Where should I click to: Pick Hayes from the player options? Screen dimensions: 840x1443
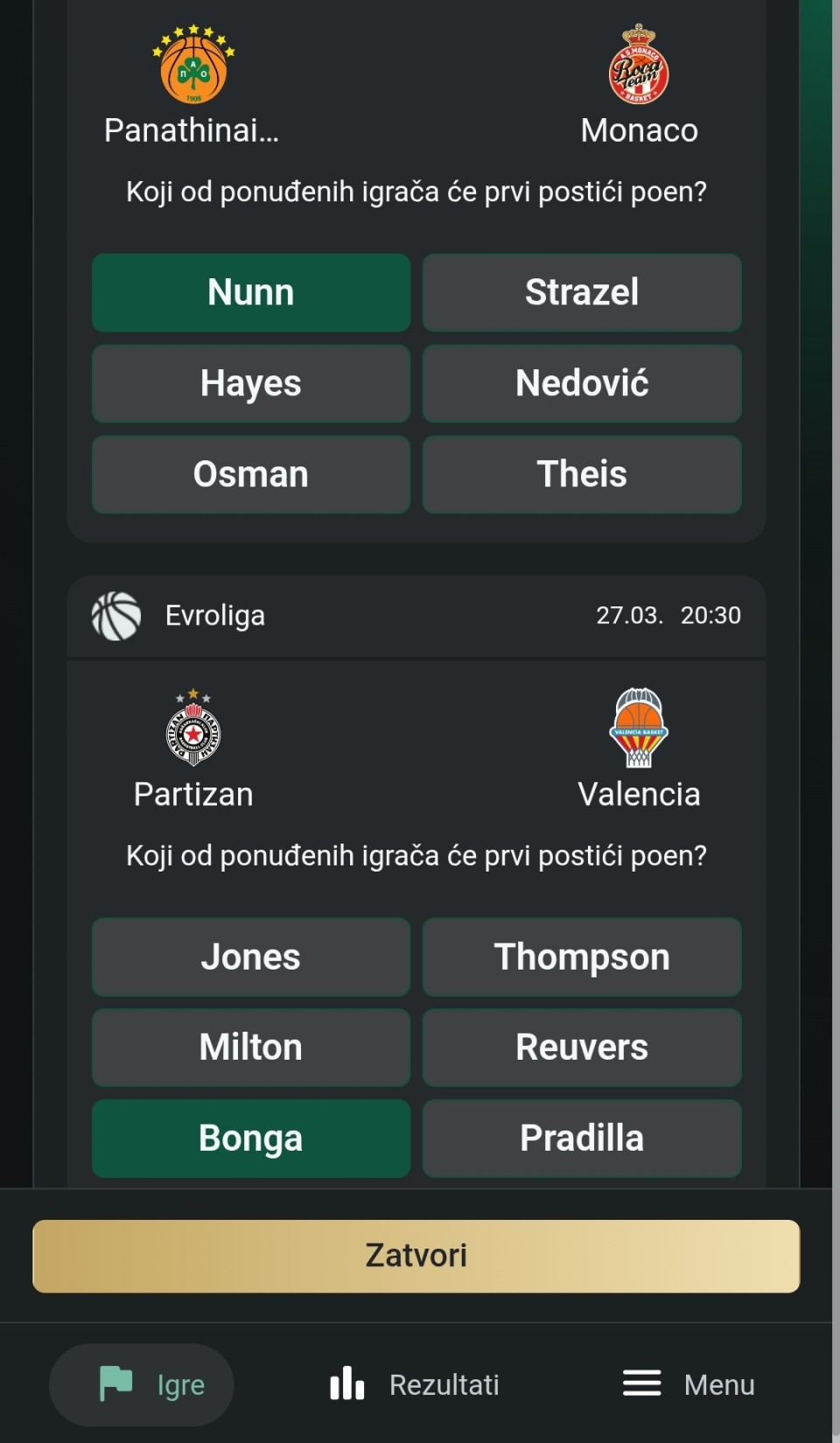click(x=250, y=383)
